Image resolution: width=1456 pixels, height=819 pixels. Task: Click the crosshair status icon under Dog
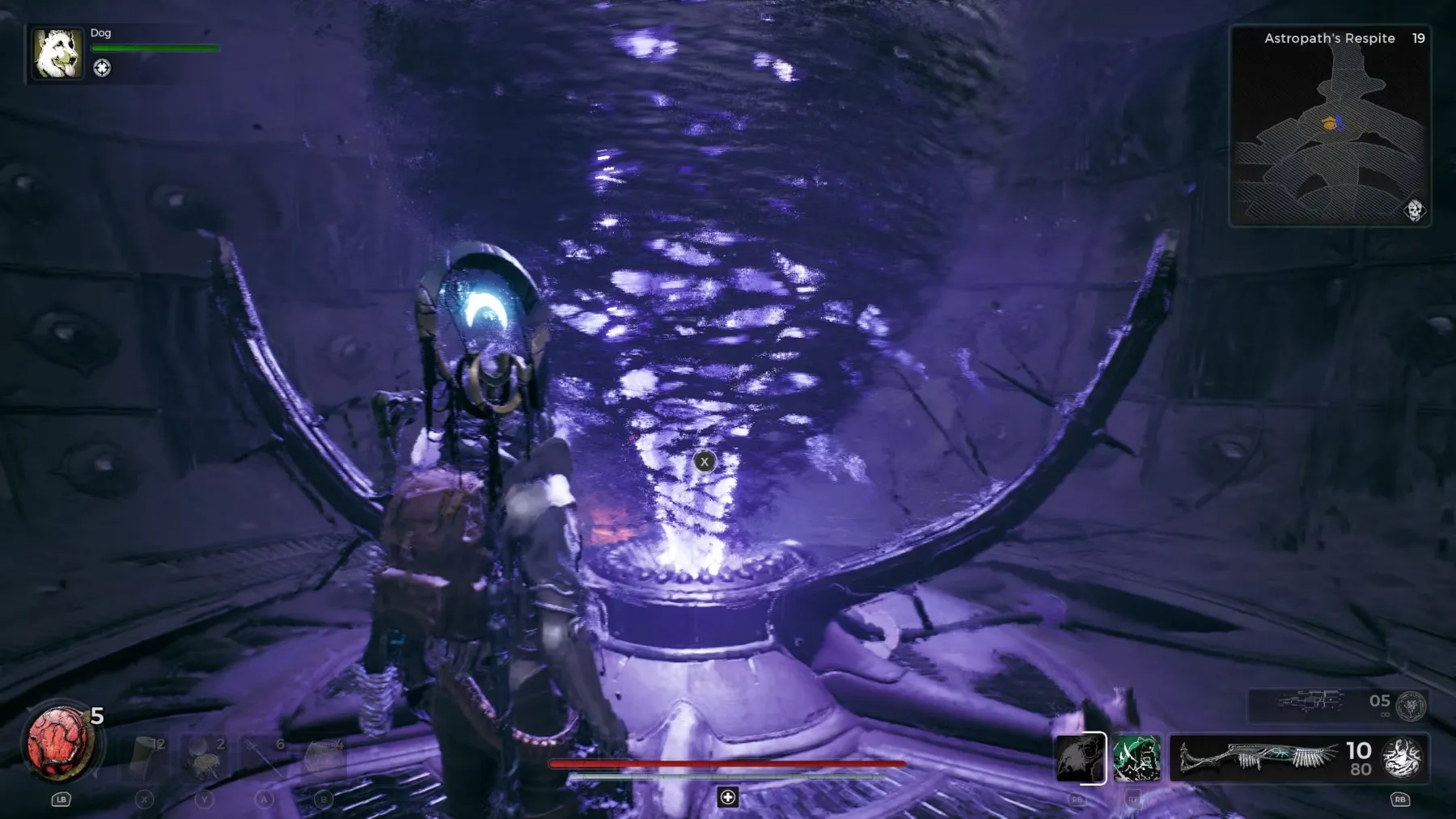click(102, 69)
